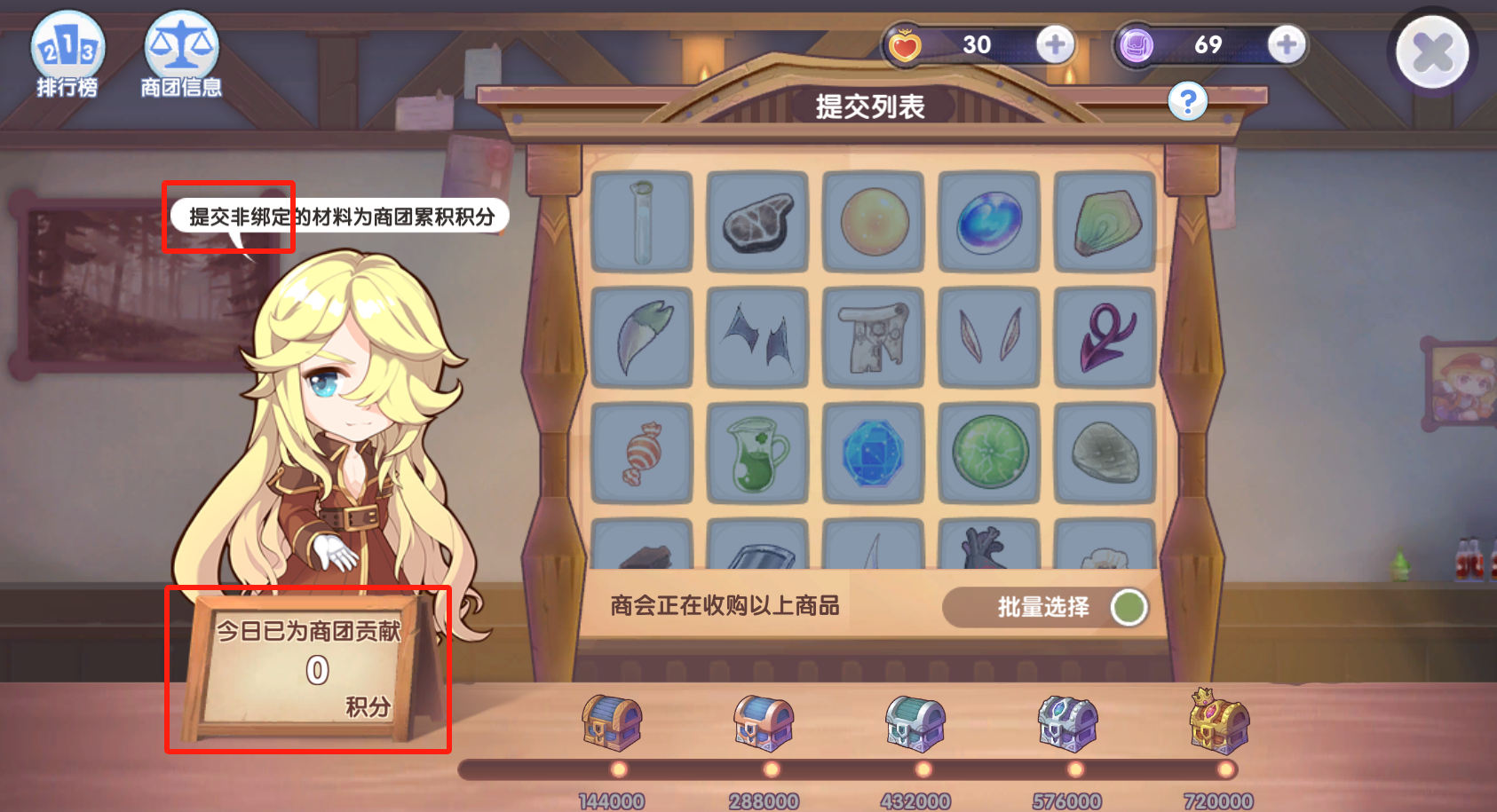
Task: Choose the bat wings material
Action: [x=757, y=338]
